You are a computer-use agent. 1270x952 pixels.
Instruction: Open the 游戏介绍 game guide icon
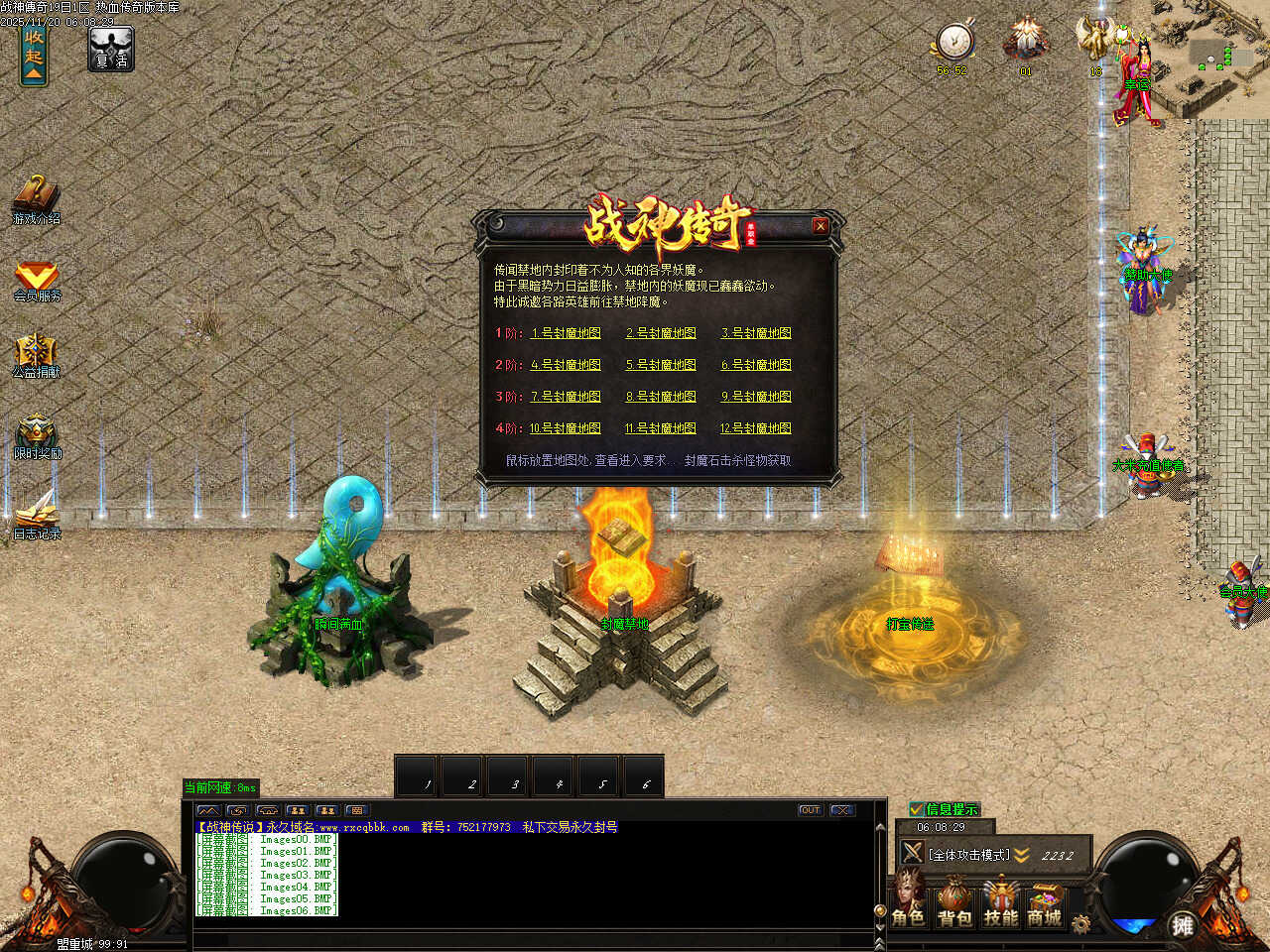pos(36,196)
